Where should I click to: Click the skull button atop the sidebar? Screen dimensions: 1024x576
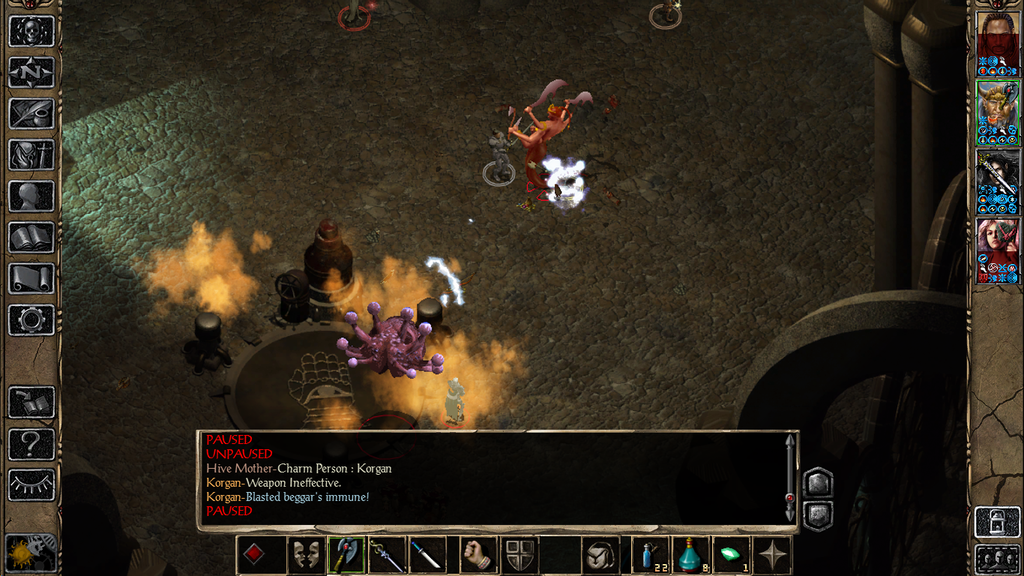[x=31, y=31]
